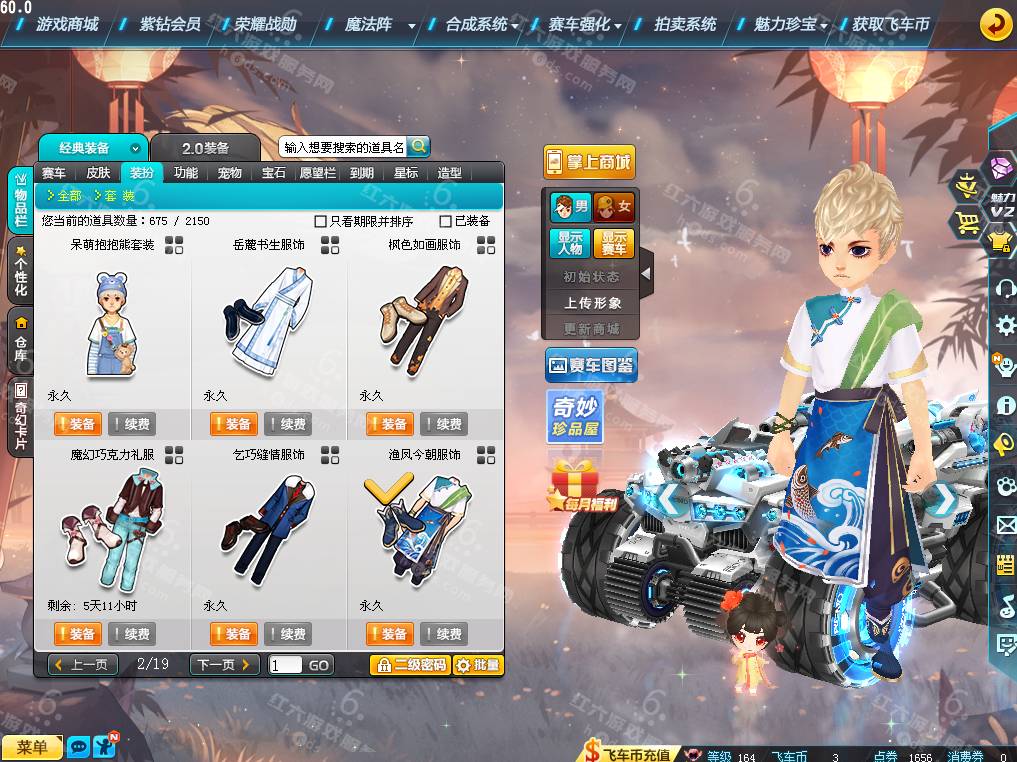Open the 二级密码 secondary password button
The height and width of the screenshot is (762, 1017).
coord(410,665)
